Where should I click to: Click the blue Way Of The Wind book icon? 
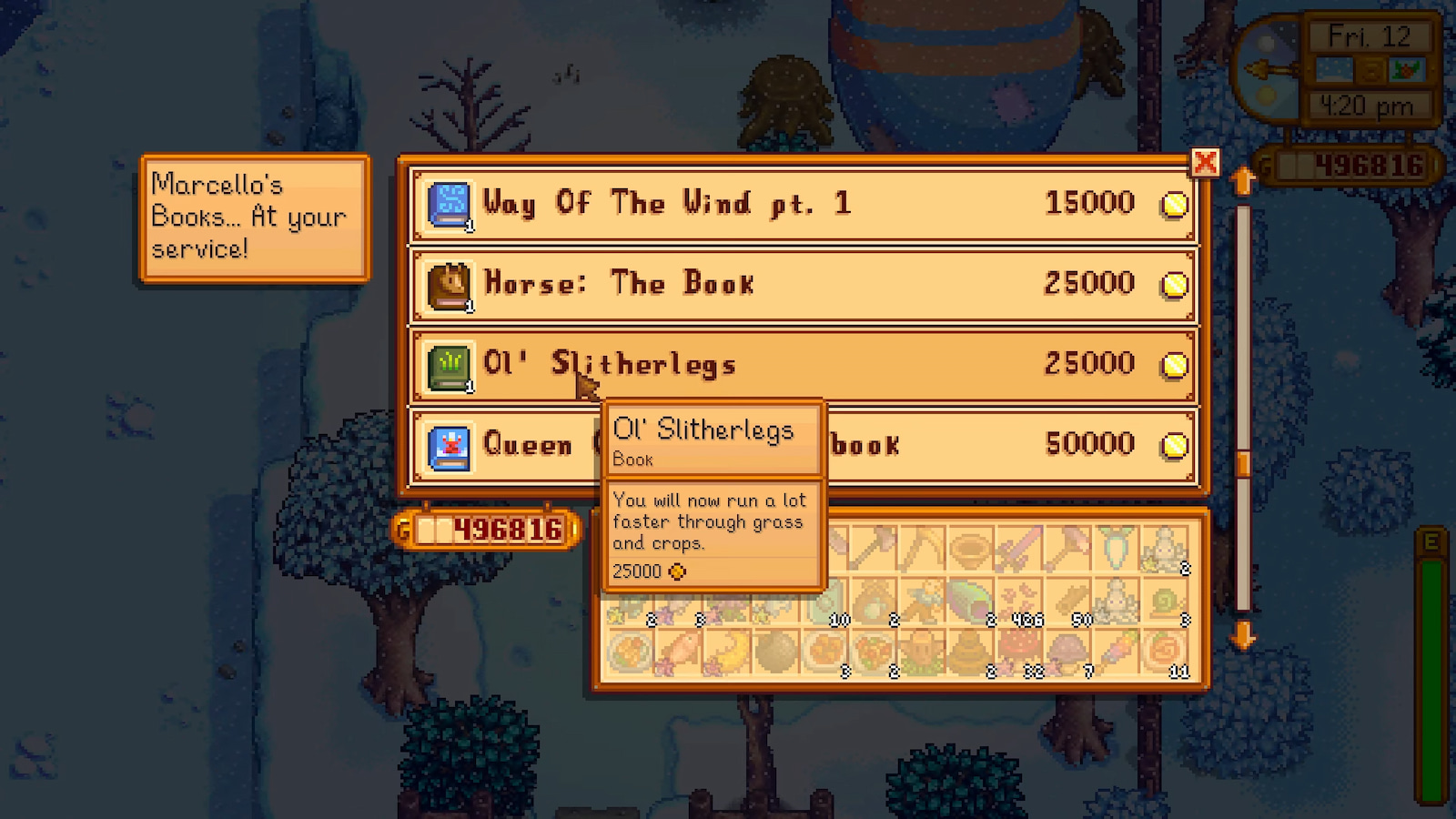450,203
